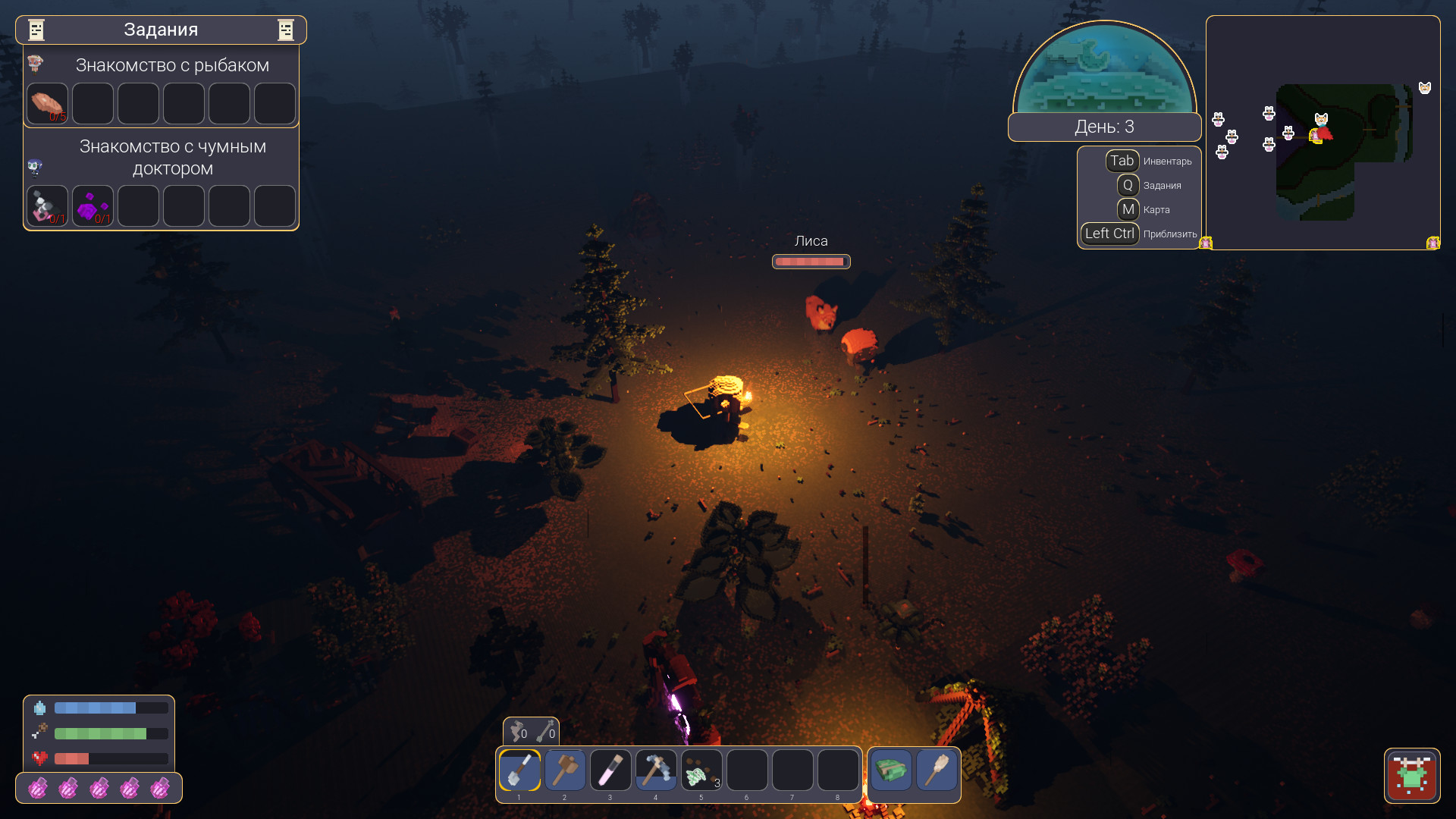This screenshot has height=819, width=1456.
Task: Click the green crafting icon in the bottom-right corner
Action: coord(1413,777)
